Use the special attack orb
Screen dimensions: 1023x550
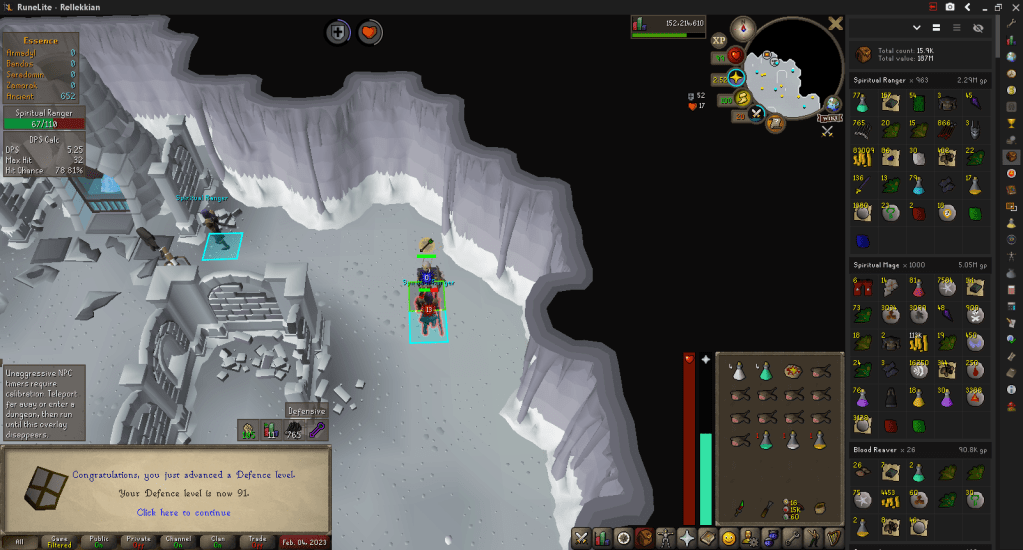(x=757, y=113)
